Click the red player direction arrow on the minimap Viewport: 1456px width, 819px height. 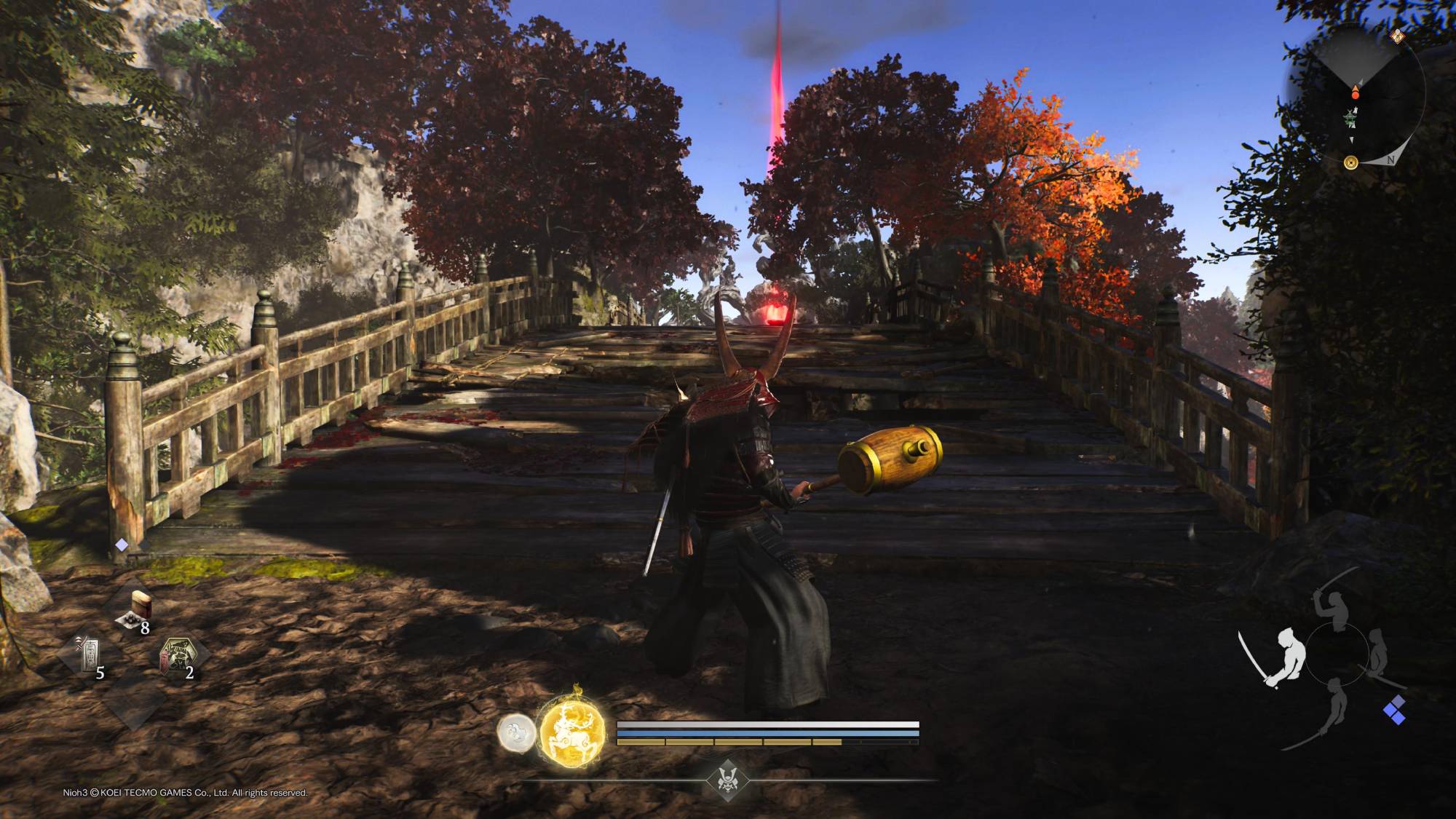pos(1355,90)
